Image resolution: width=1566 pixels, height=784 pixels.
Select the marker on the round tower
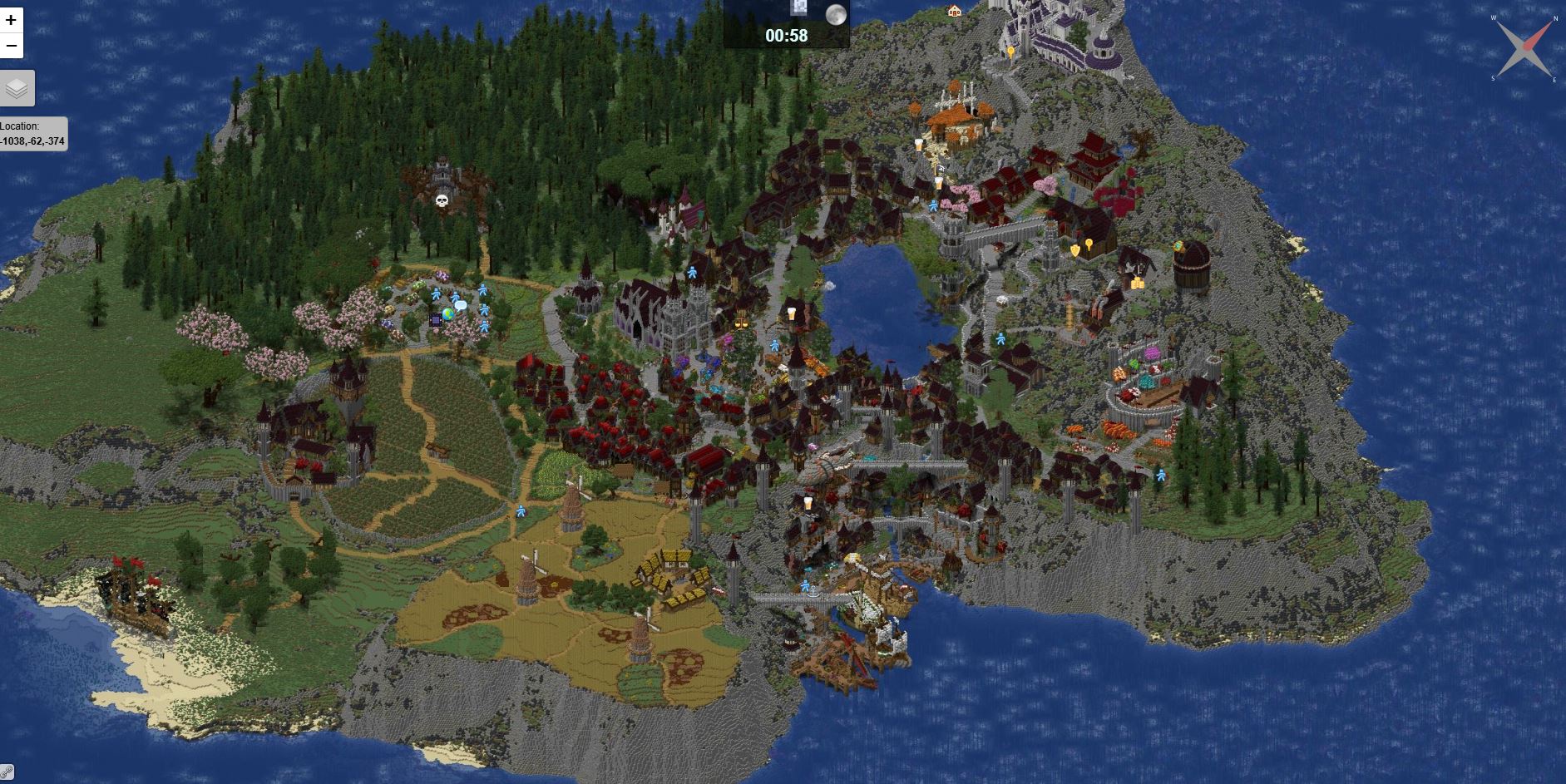click(1178, 247)
